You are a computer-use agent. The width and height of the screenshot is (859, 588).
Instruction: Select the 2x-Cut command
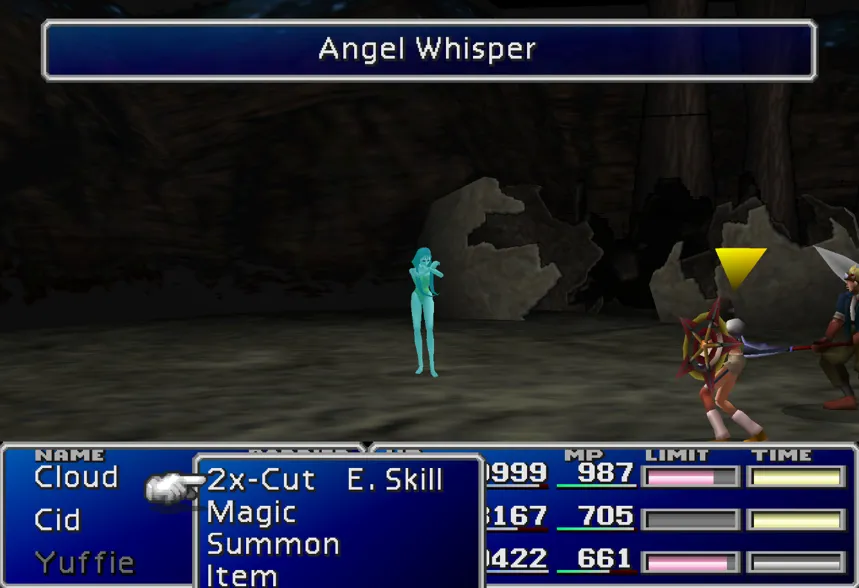[261, 480]
